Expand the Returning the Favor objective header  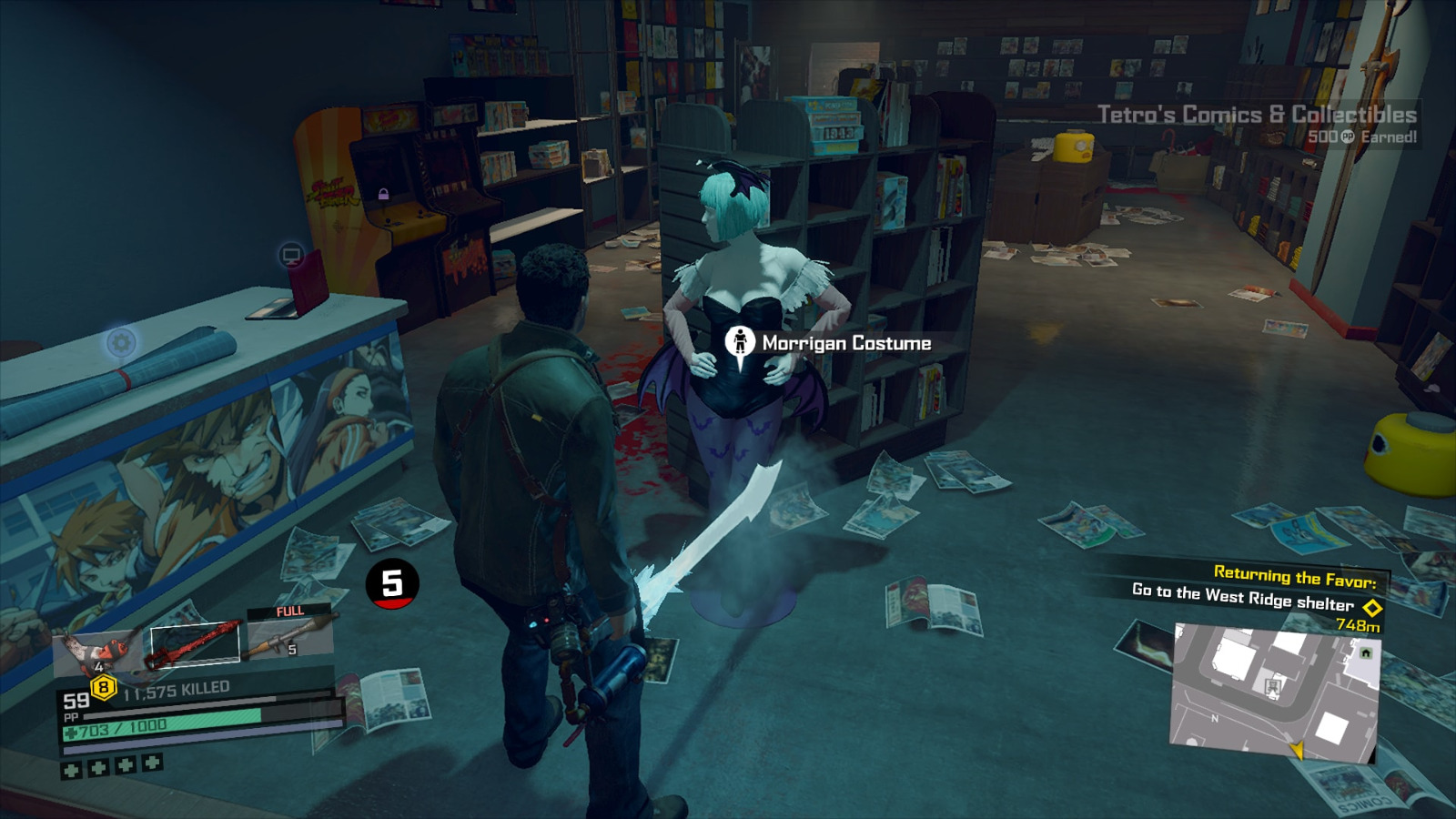[1295, 575]
